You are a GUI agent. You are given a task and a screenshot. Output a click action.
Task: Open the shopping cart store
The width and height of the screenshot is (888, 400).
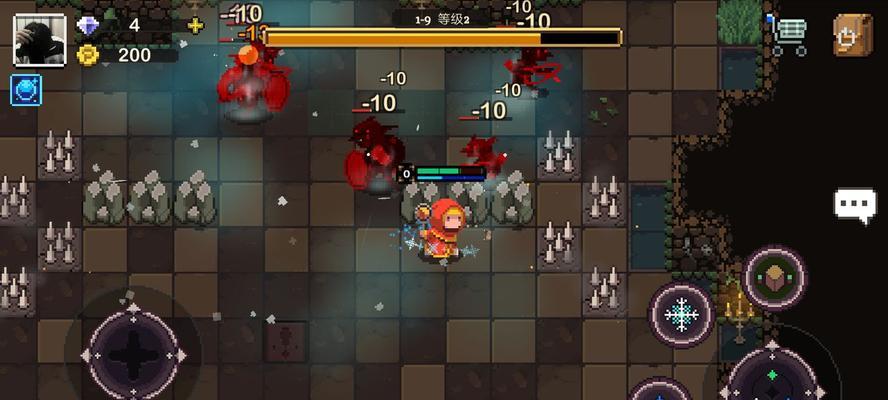coord(789,36)
